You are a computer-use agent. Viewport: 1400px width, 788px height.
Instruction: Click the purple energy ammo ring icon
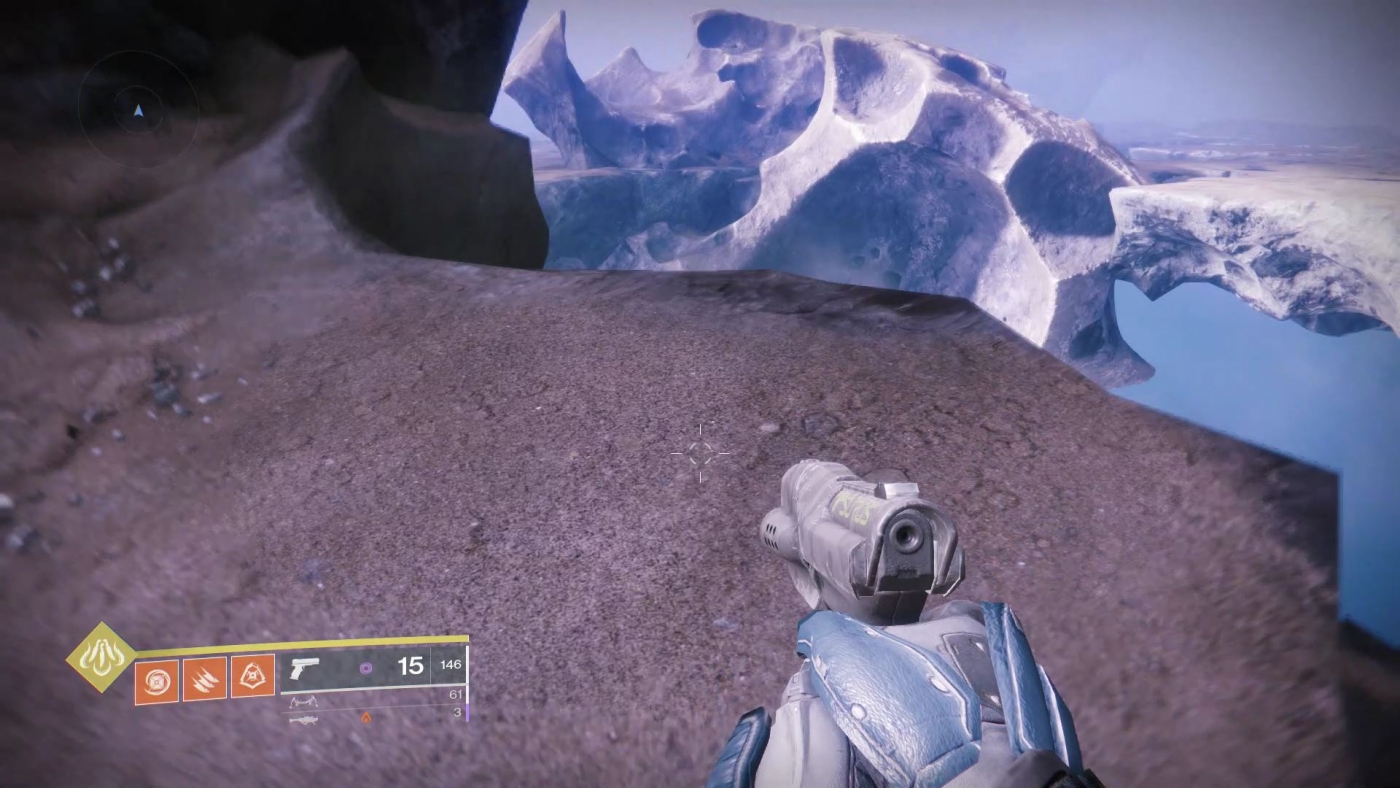tap(366, 666)
